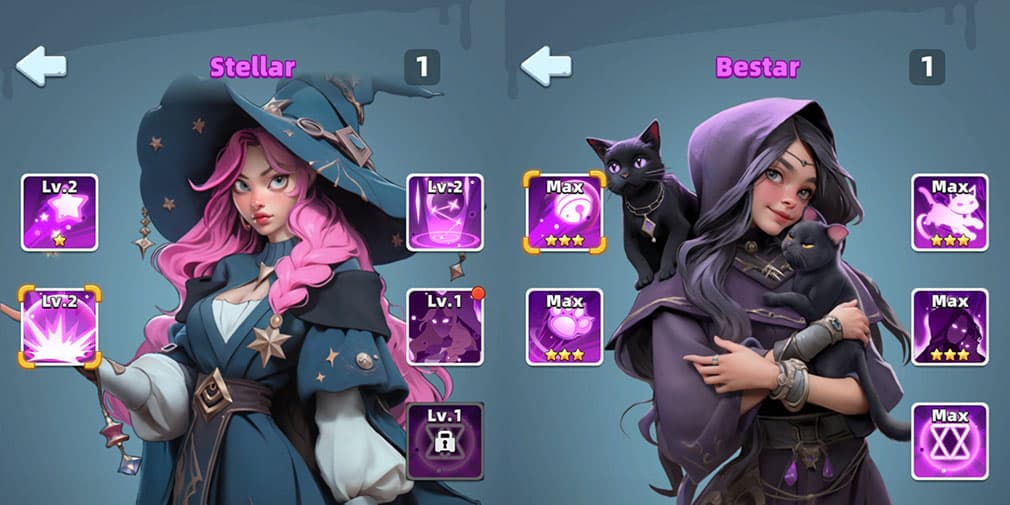This screenshot has width=1010, height=505.
Task: Select Stellar's Lv.1 skill with red dot
Action: pos(445,326)
